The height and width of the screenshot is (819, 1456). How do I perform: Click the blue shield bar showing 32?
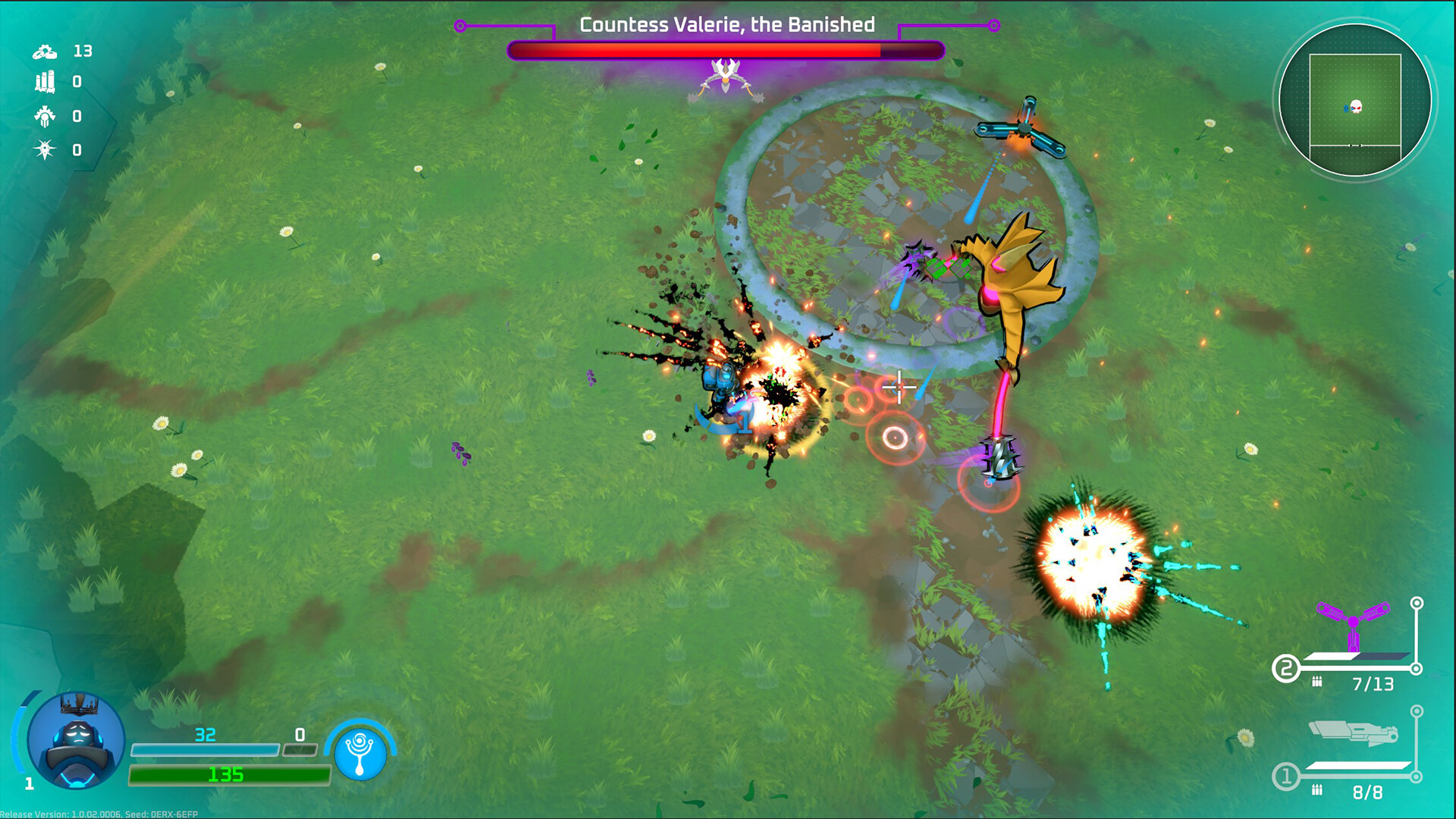pyautogui.click(x=205, y=749)
